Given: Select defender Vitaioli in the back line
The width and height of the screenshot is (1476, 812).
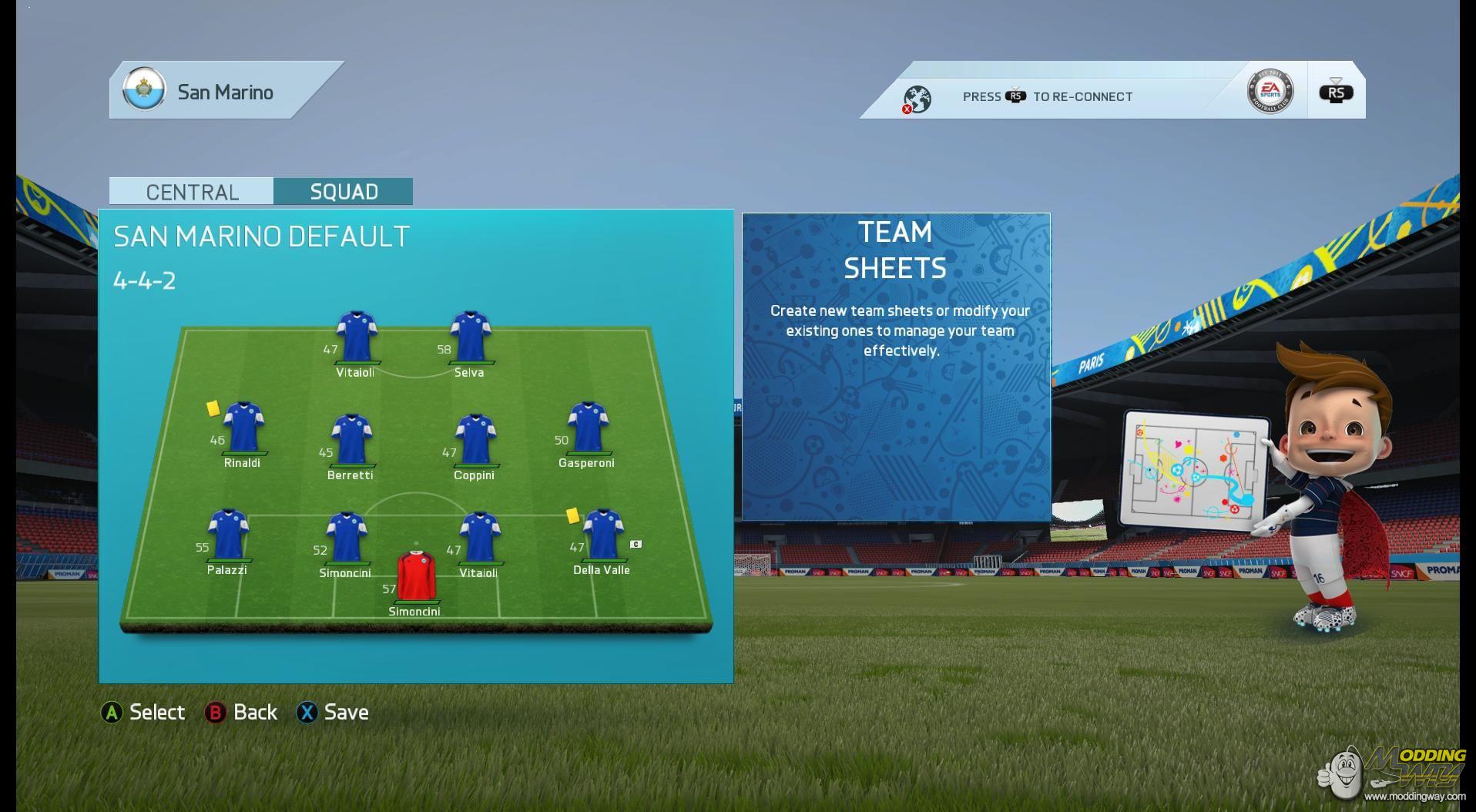Looking at the screenshot, I should (x=479, y=537).
